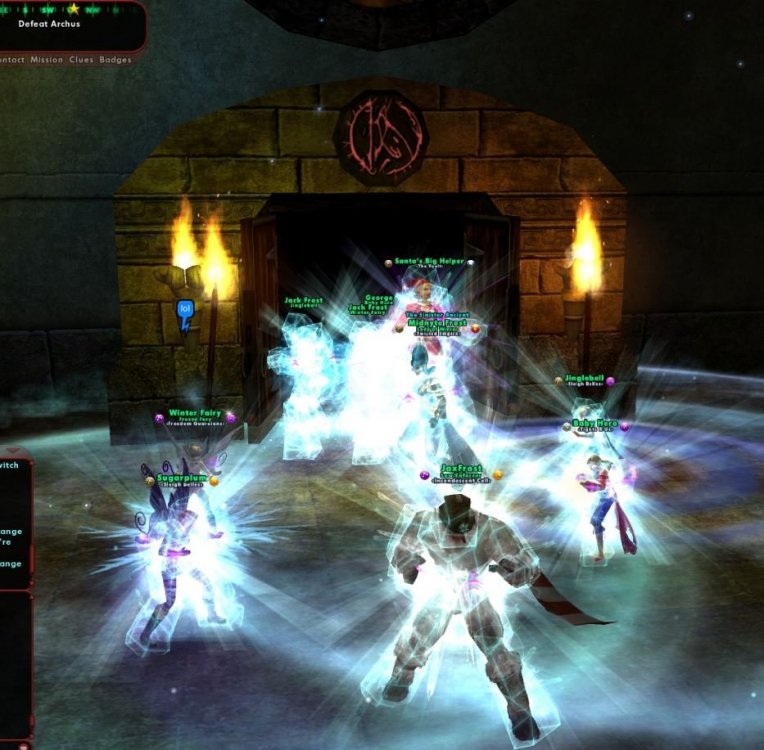Open the Contact tab
764x750 pixels.
(11, 60)
